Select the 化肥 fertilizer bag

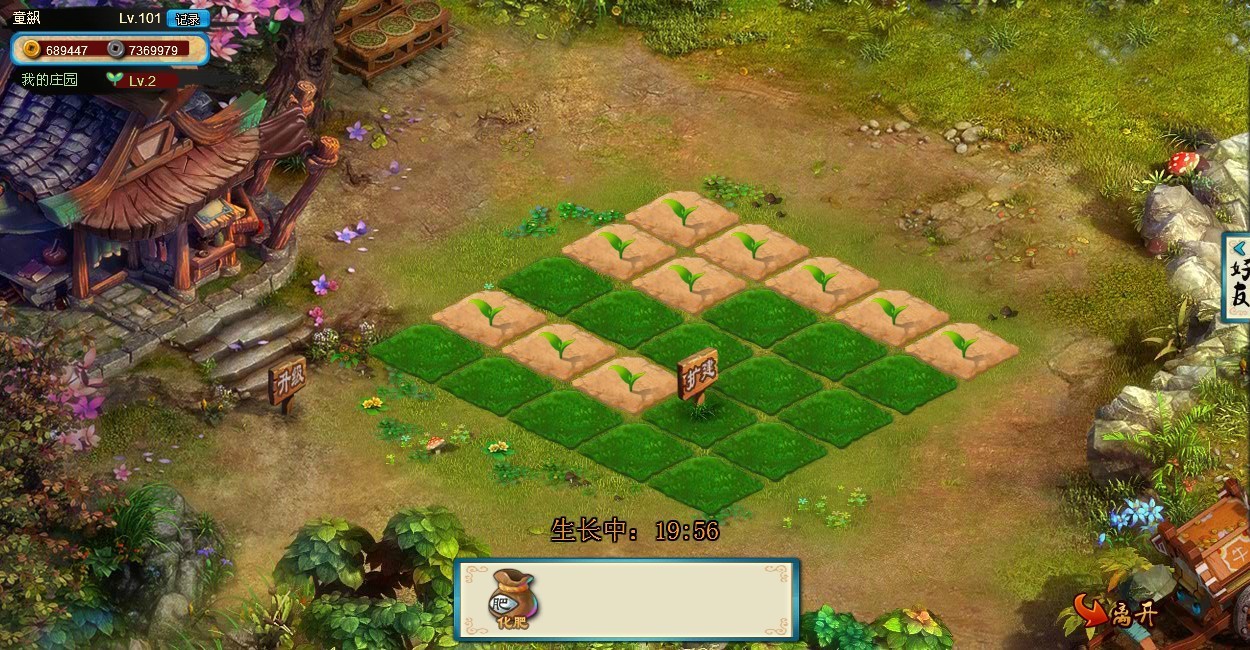512,599
